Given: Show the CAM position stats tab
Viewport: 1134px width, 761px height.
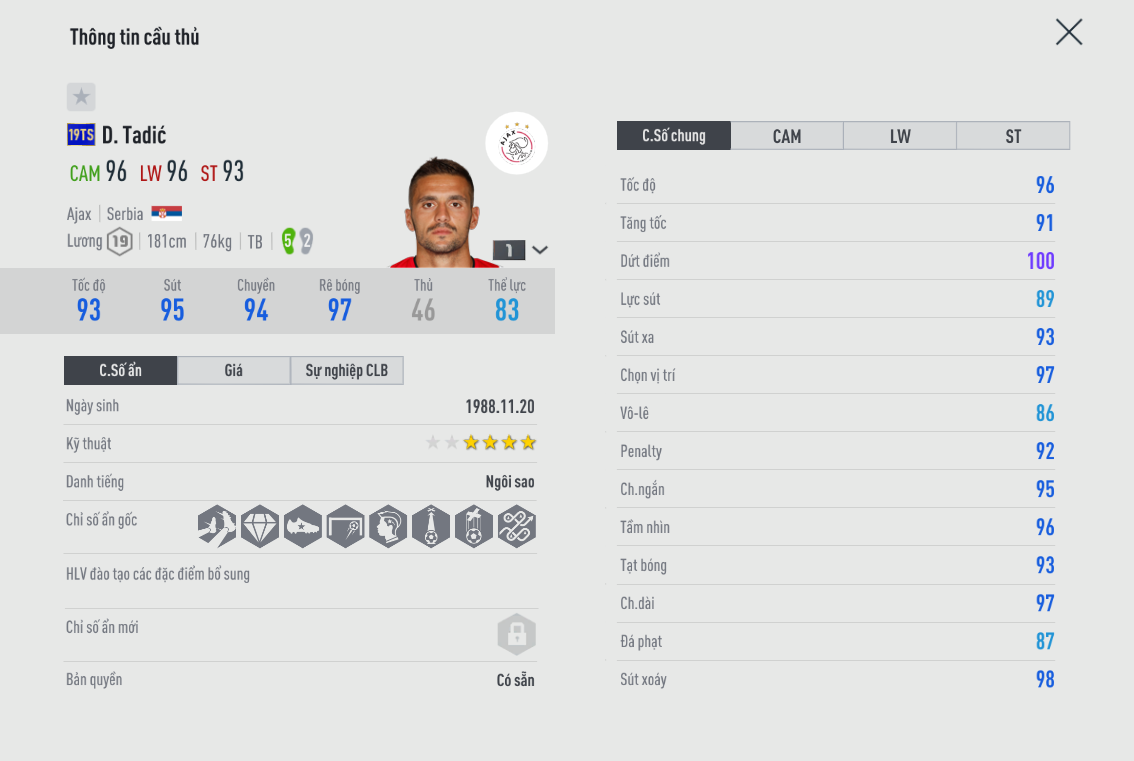Looking at the screenshot, I should click(787, 136).
